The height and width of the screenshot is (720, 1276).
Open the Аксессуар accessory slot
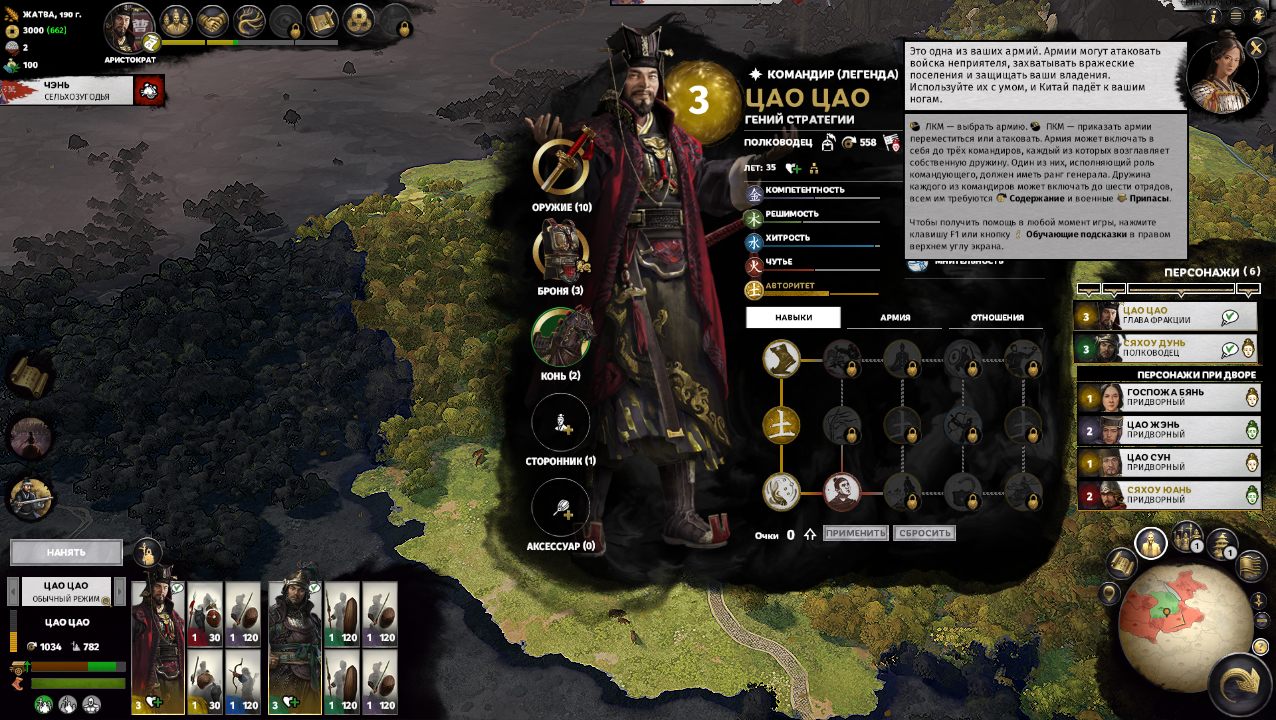tap(561, 508)
